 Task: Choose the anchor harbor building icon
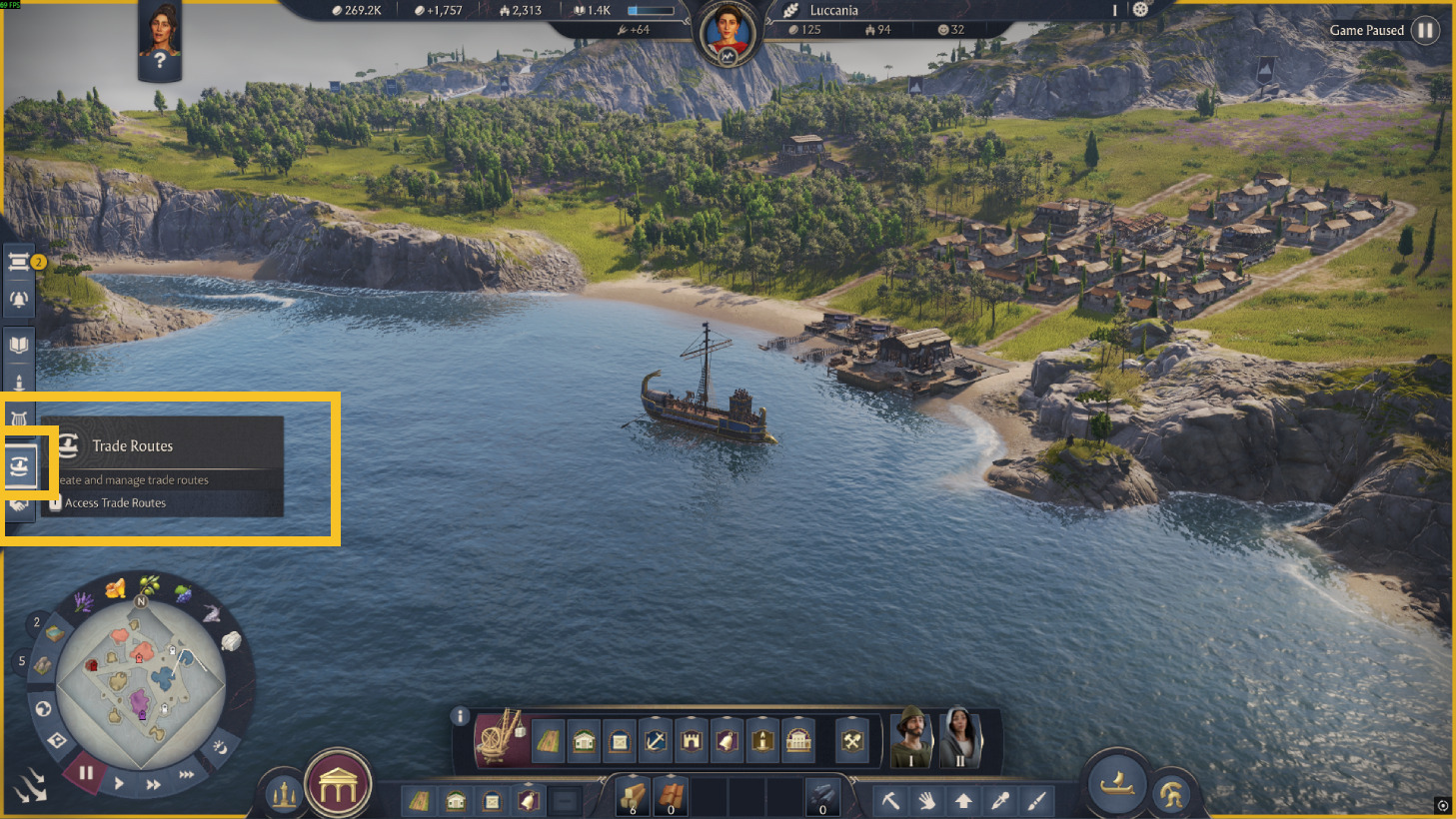pyautogui.click(x=656, y=741)
